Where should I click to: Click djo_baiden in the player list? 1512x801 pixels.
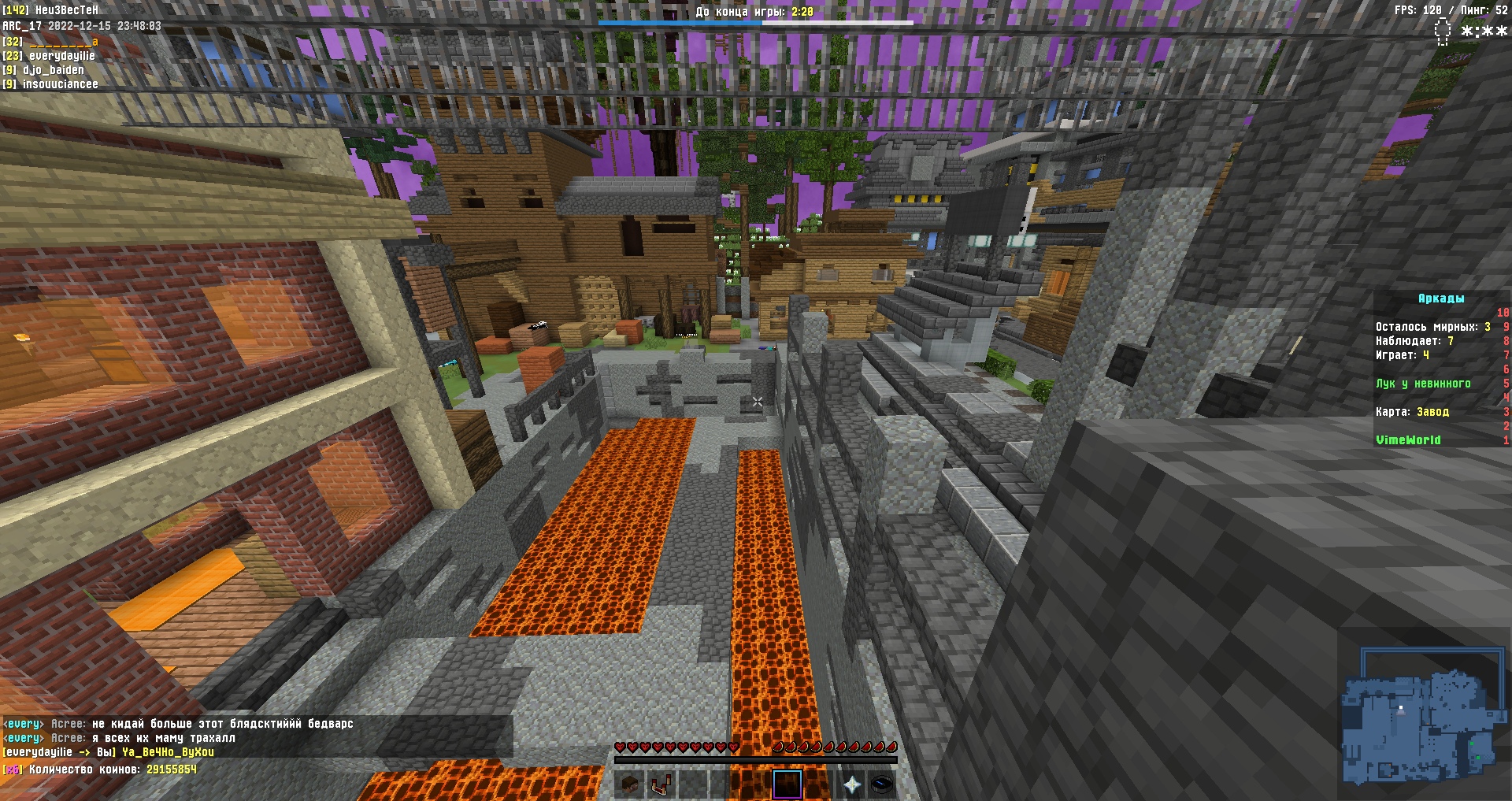click(53, 70)
